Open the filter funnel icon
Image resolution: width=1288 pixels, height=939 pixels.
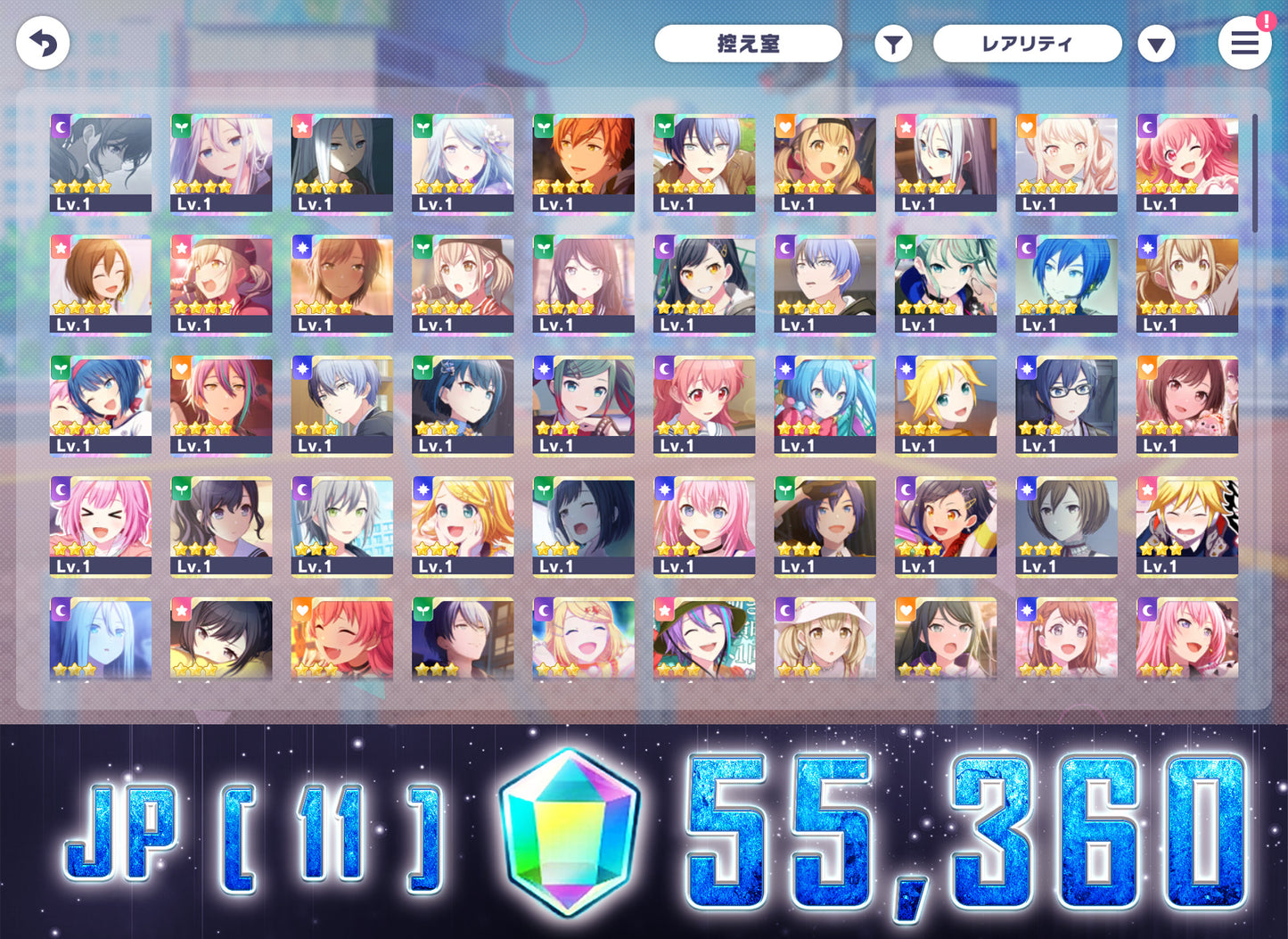coord(892,43)
